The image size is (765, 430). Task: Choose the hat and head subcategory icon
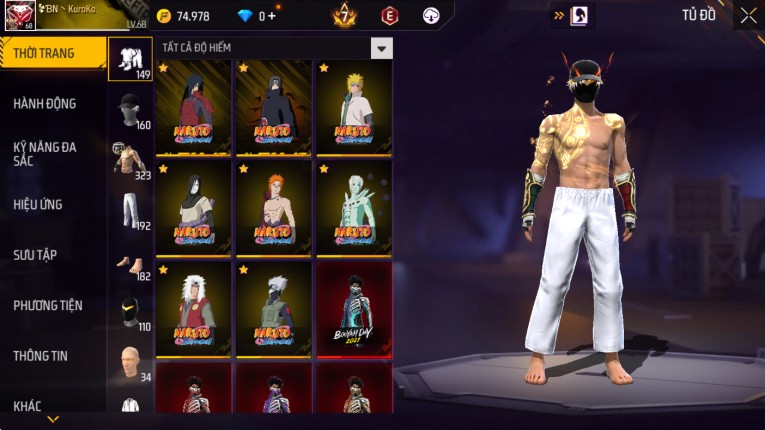pyautogui.click(x=130, y=111)
